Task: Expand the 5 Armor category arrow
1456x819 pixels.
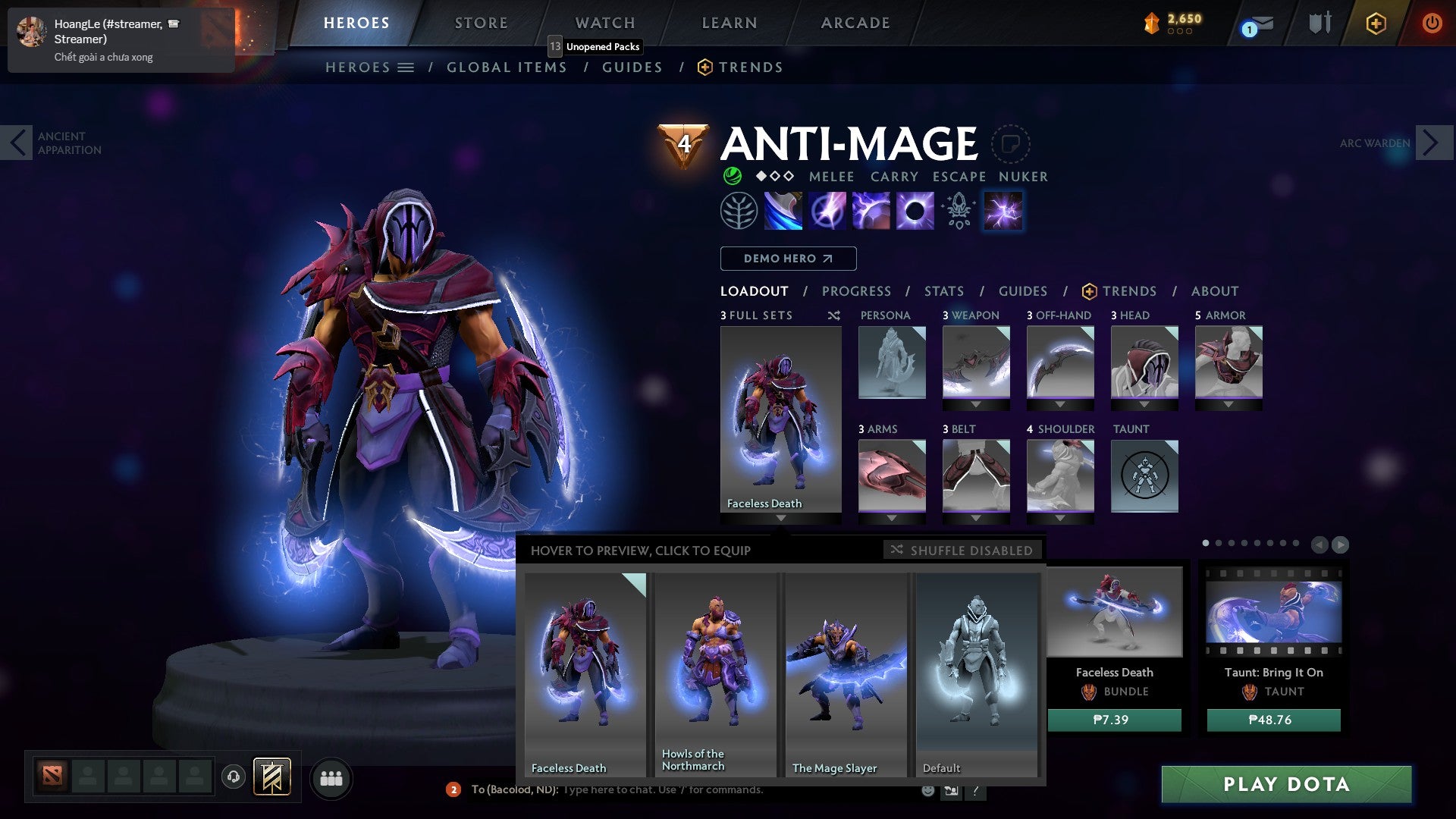Action: pos(1228,404)
